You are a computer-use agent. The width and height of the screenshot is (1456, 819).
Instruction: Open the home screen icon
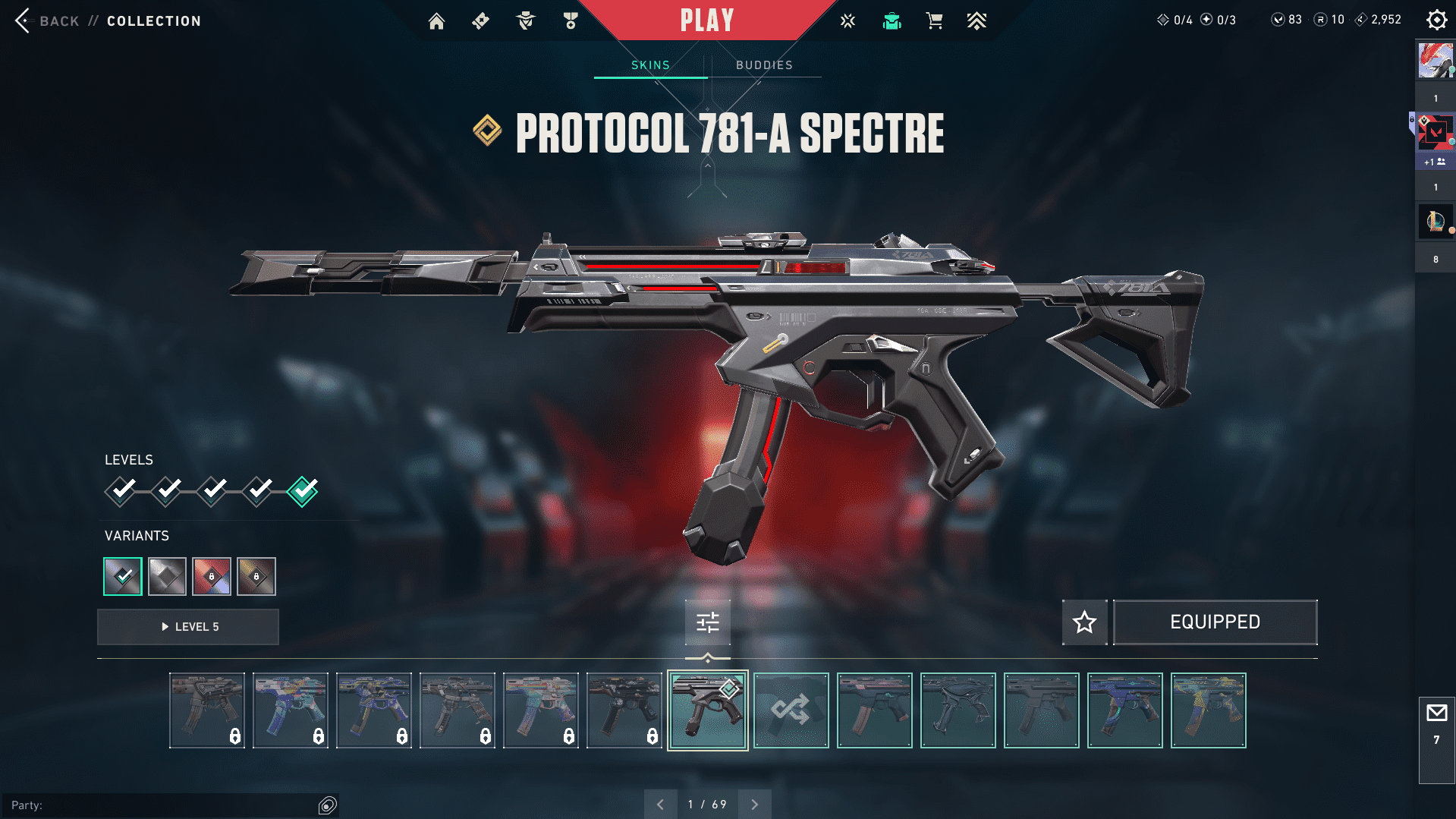tap(436, 21)
